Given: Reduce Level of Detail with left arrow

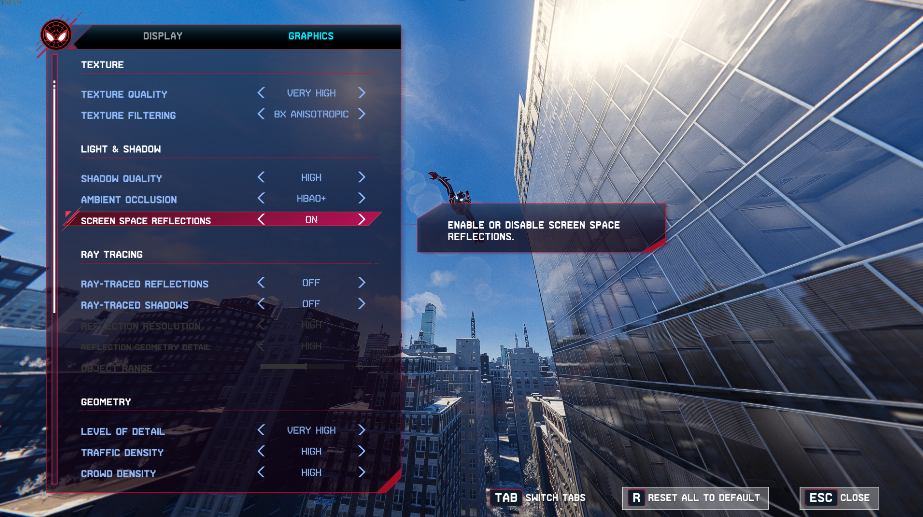Looking at the screenshot, I should pyautogui.click(x=261, y=431).
